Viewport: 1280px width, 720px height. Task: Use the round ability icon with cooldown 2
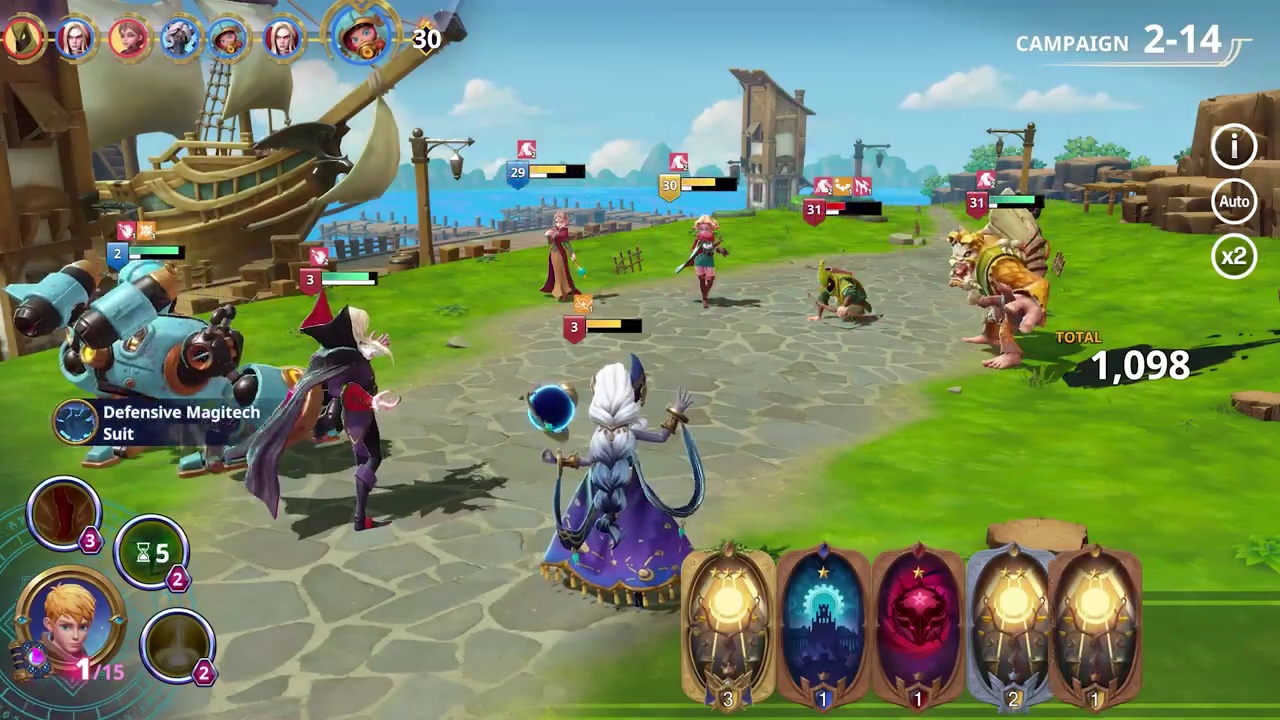tap(178, 645)
